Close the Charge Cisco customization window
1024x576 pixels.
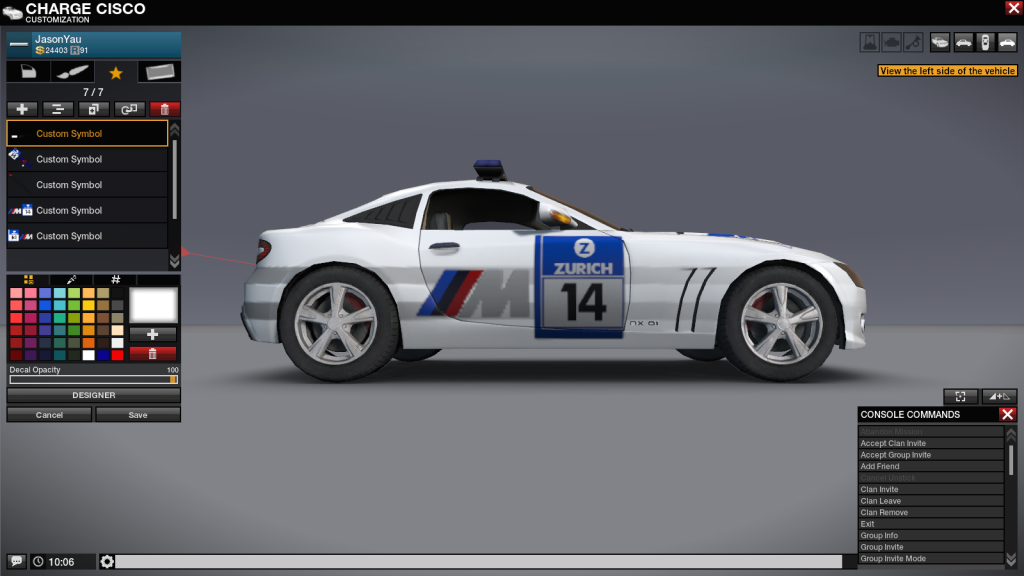click(1013, 8)
